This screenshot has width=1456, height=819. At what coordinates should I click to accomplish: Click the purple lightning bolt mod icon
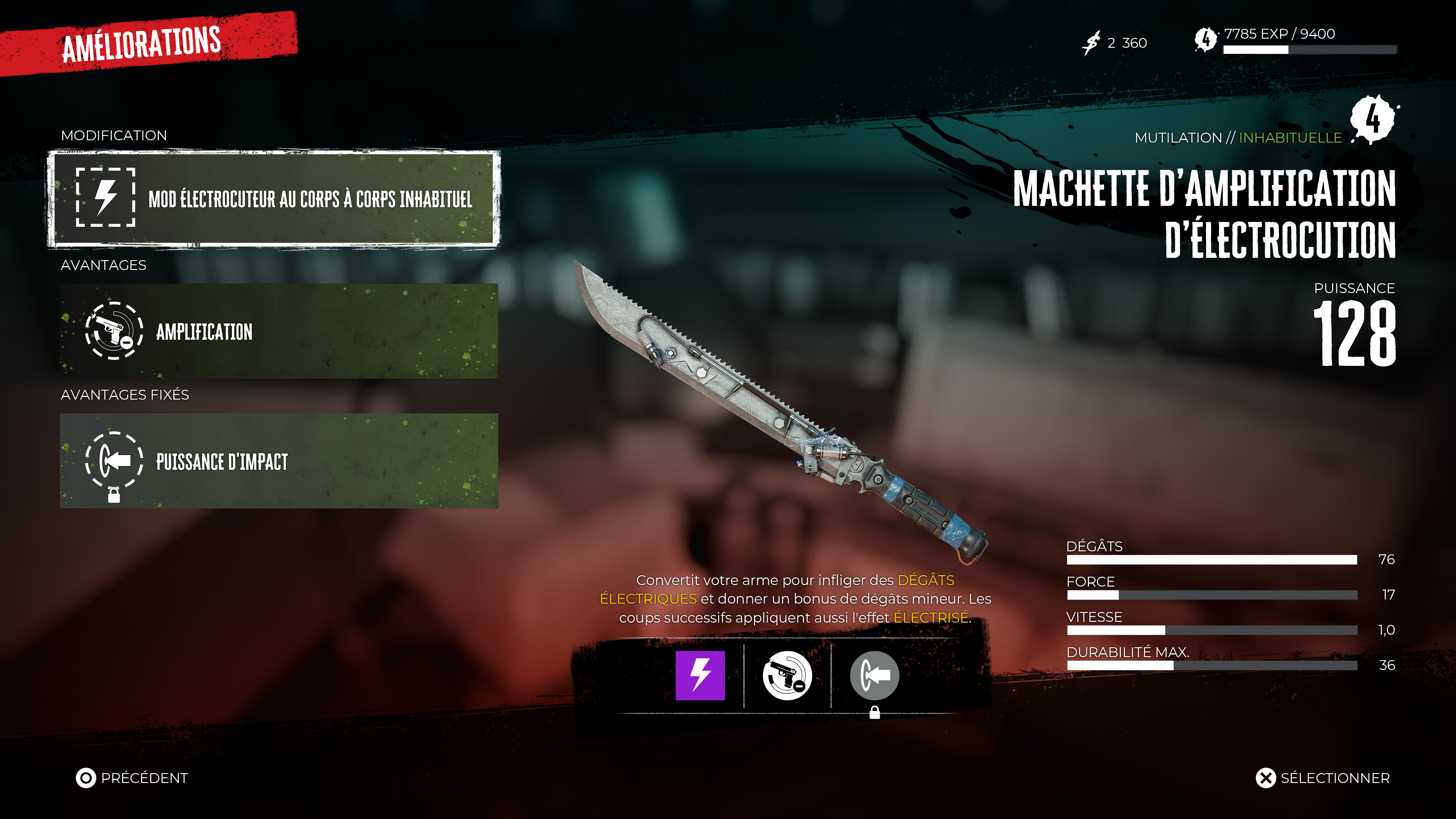(x=700, y=675)
